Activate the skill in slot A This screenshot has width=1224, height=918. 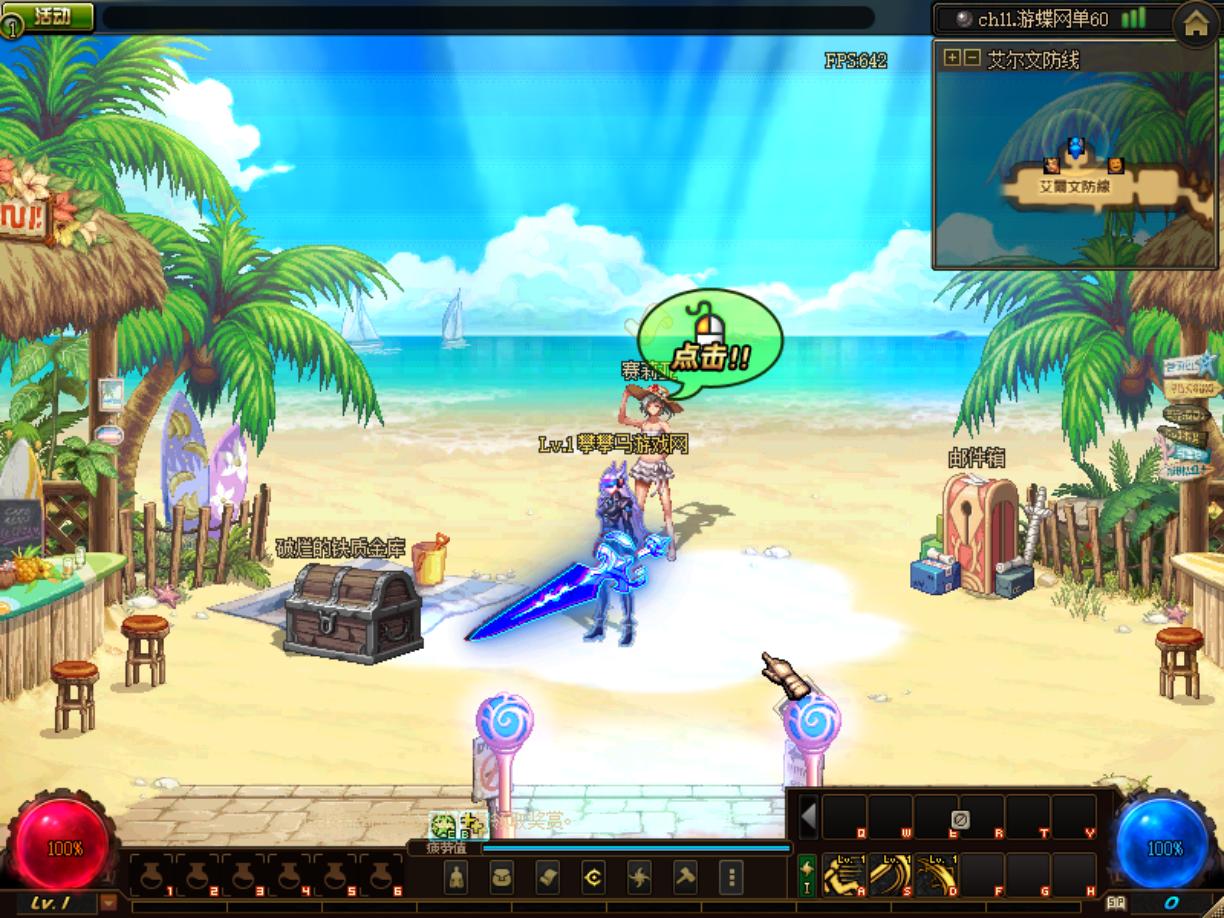[844, 874]
